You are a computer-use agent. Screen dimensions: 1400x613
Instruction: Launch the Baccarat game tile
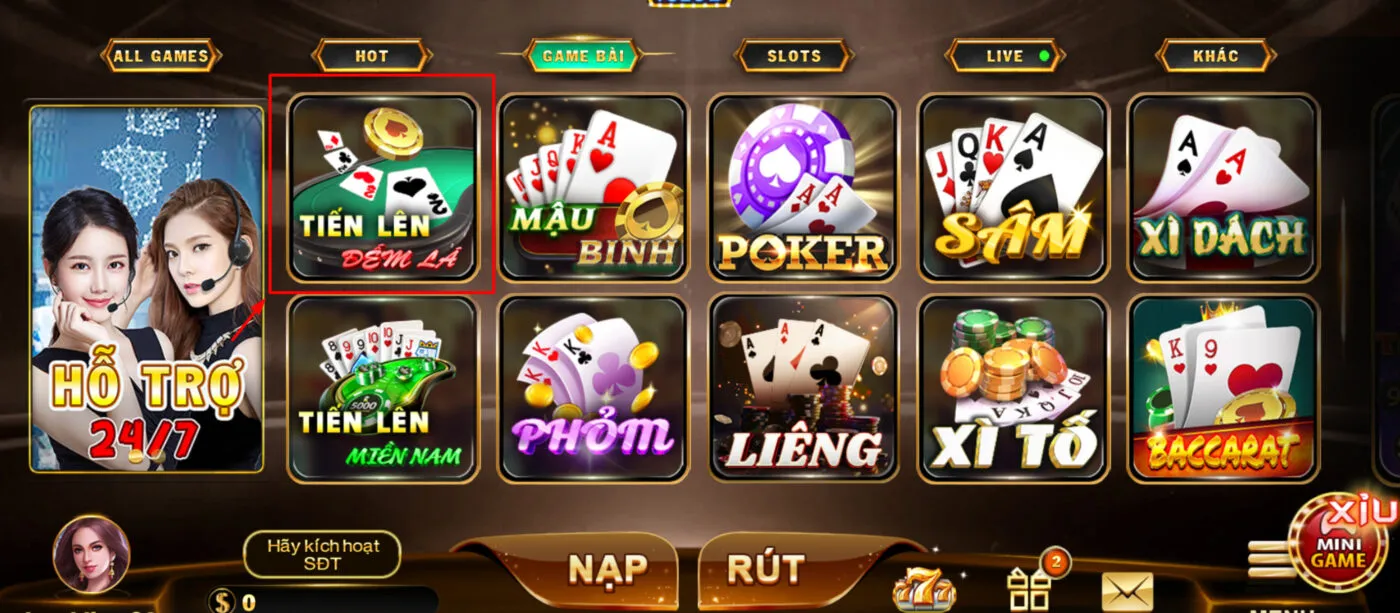pyautogui.click(x=1223, y=387)
